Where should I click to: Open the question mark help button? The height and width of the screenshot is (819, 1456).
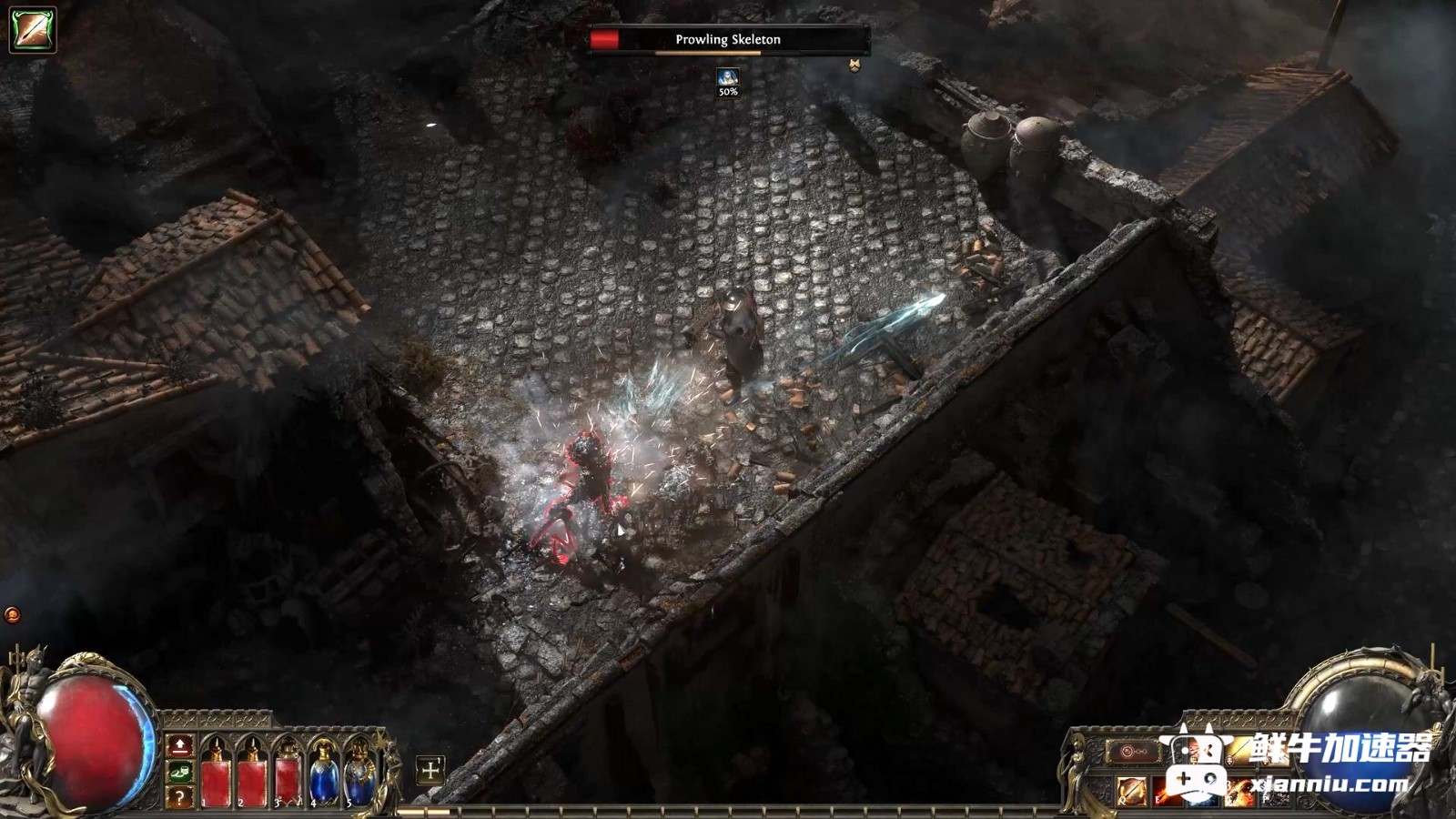pos(180,797)
